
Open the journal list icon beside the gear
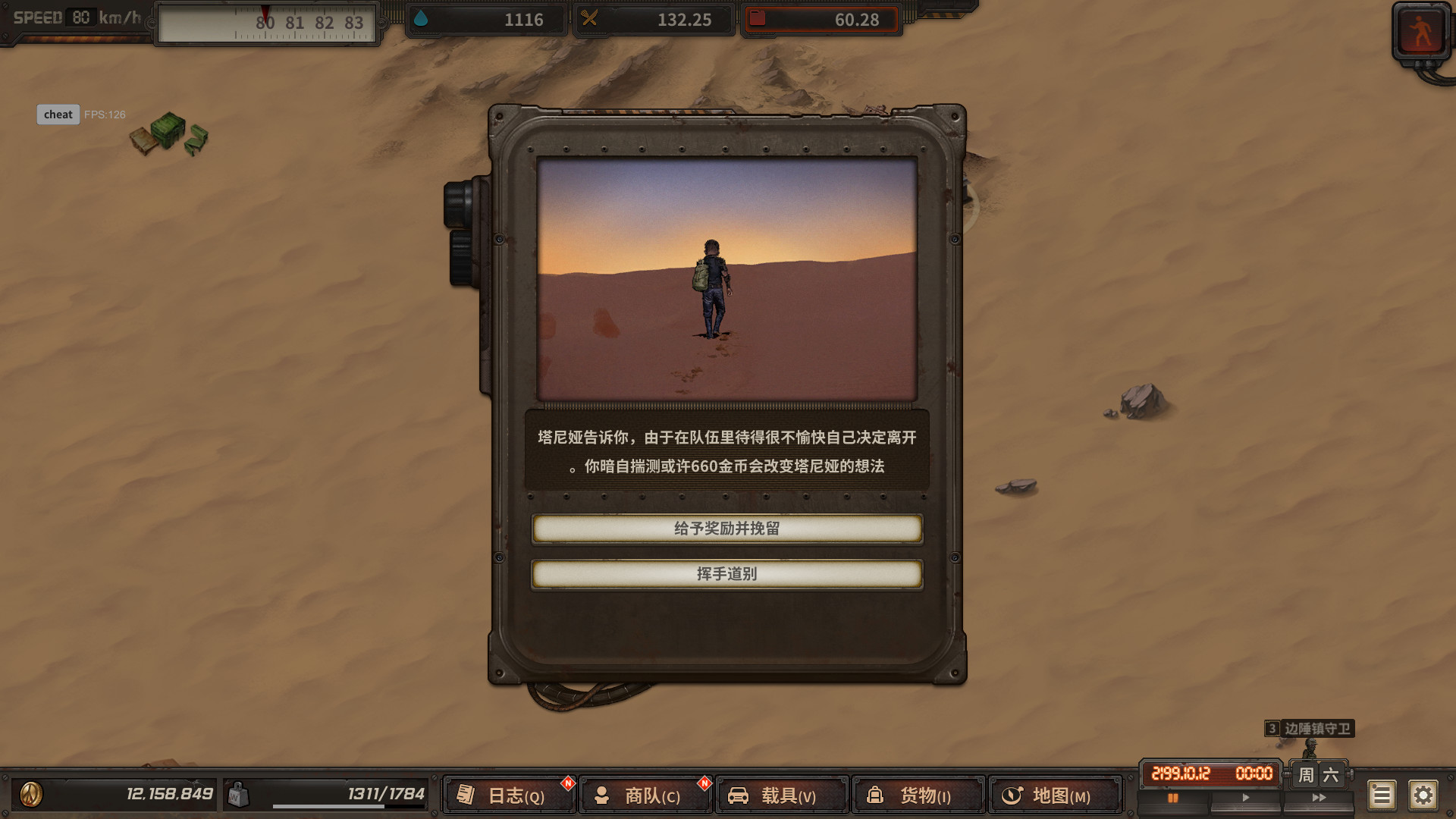(1382, 795)
